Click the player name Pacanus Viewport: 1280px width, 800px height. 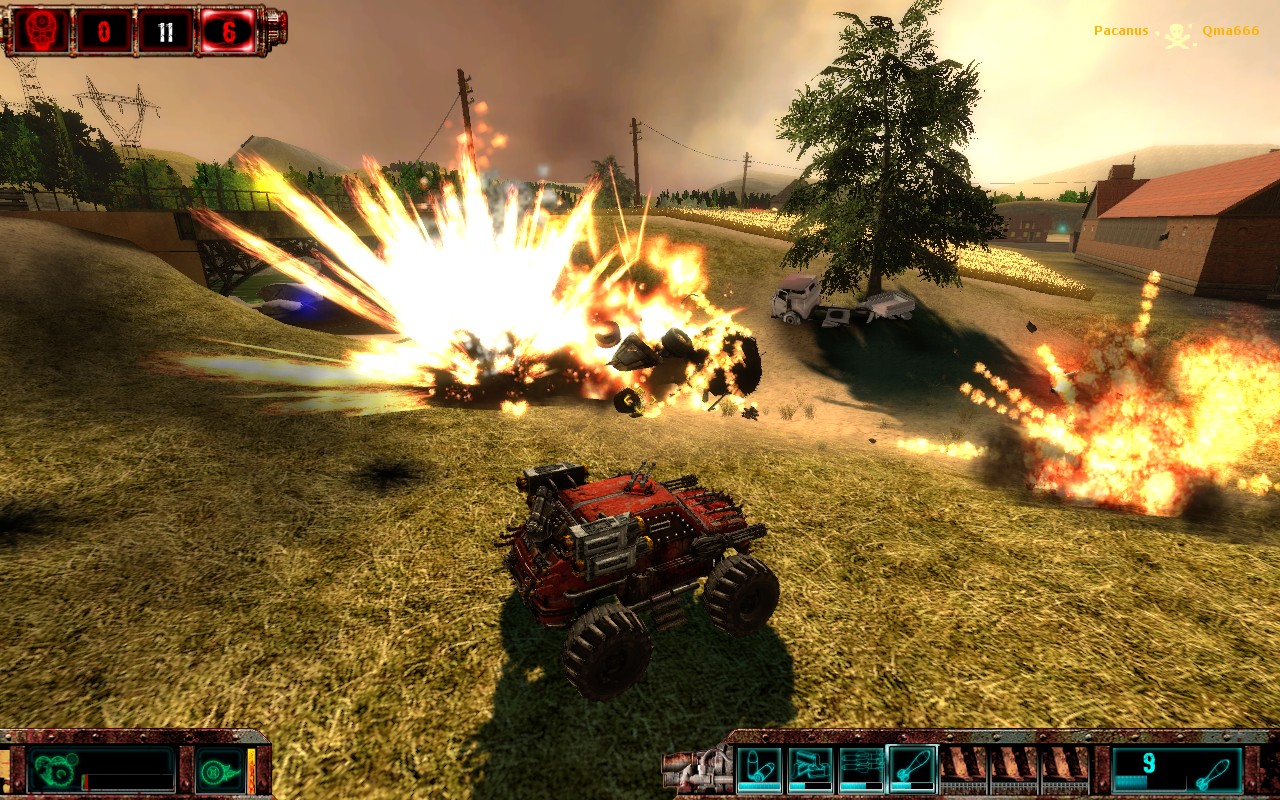click(x=1120, y=30)
